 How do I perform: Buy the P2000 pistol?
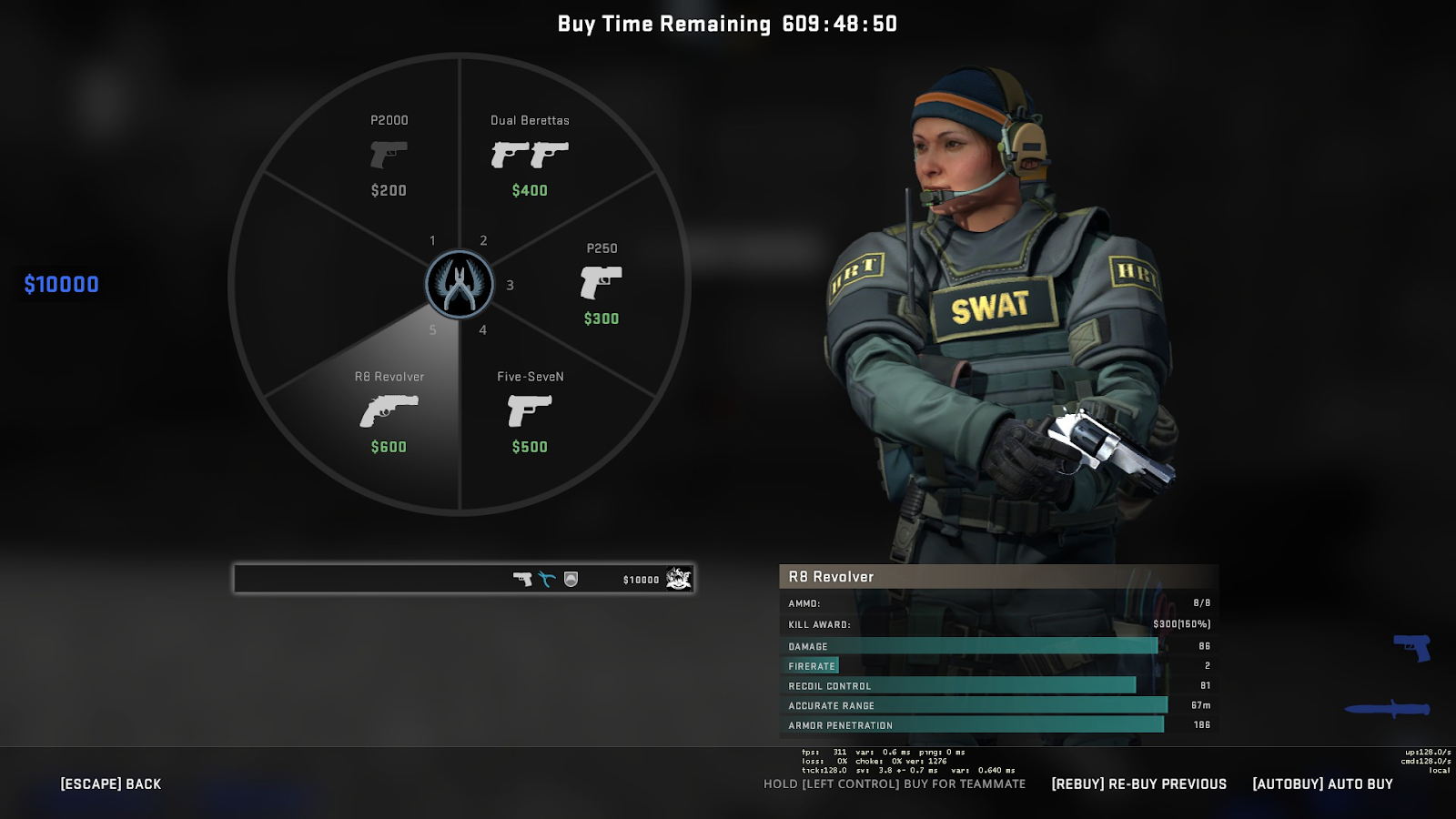(x=389, y=155)
